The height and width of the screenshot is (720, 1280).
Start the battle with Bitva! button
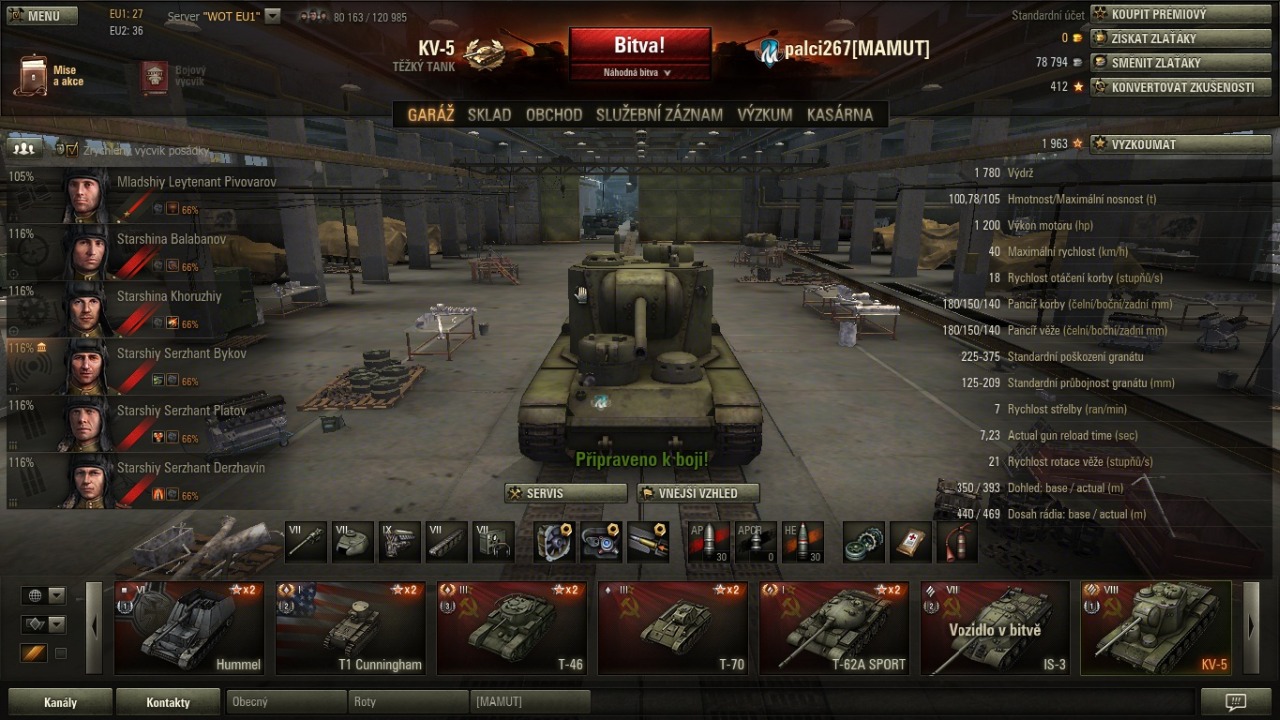639,46
